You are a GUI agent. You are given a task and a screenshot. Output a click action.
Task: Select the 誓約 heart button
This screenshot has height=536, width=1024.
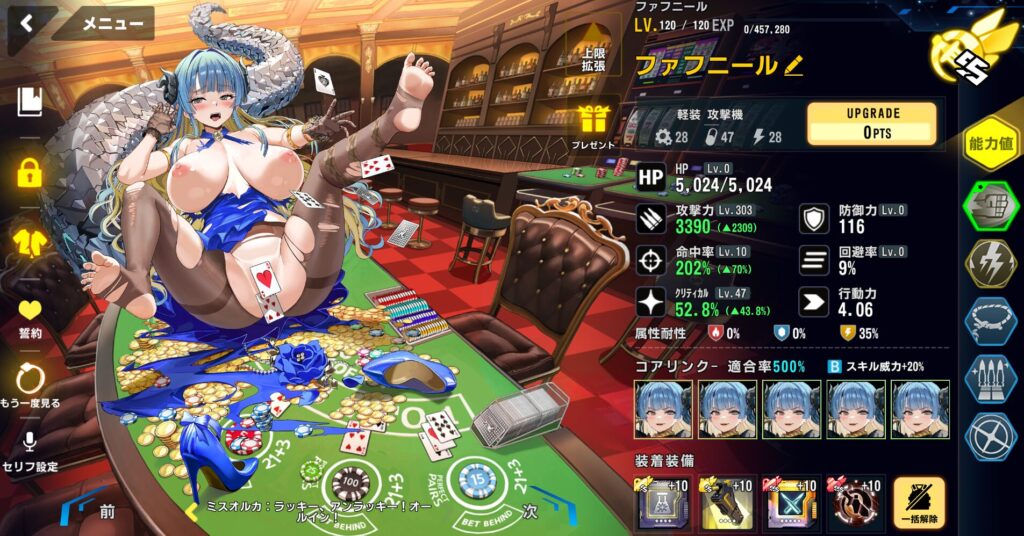(30, 317)
